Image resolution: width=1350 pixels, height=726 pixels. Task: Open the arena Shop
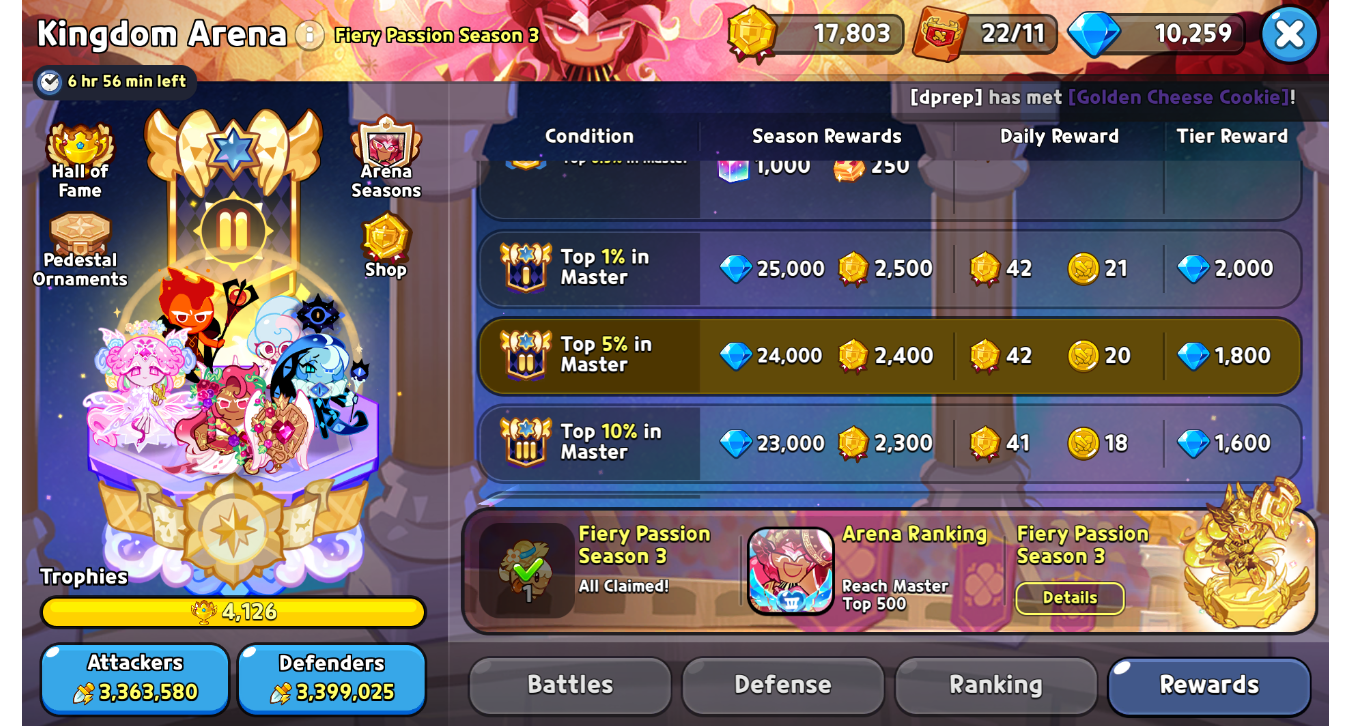(386, 245)
